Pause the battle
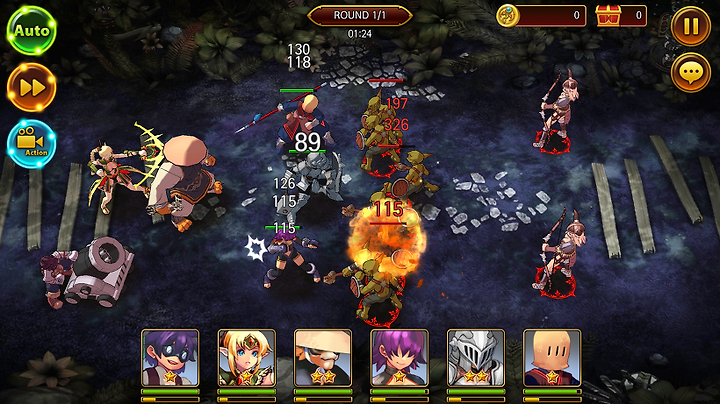 (691, 25)
